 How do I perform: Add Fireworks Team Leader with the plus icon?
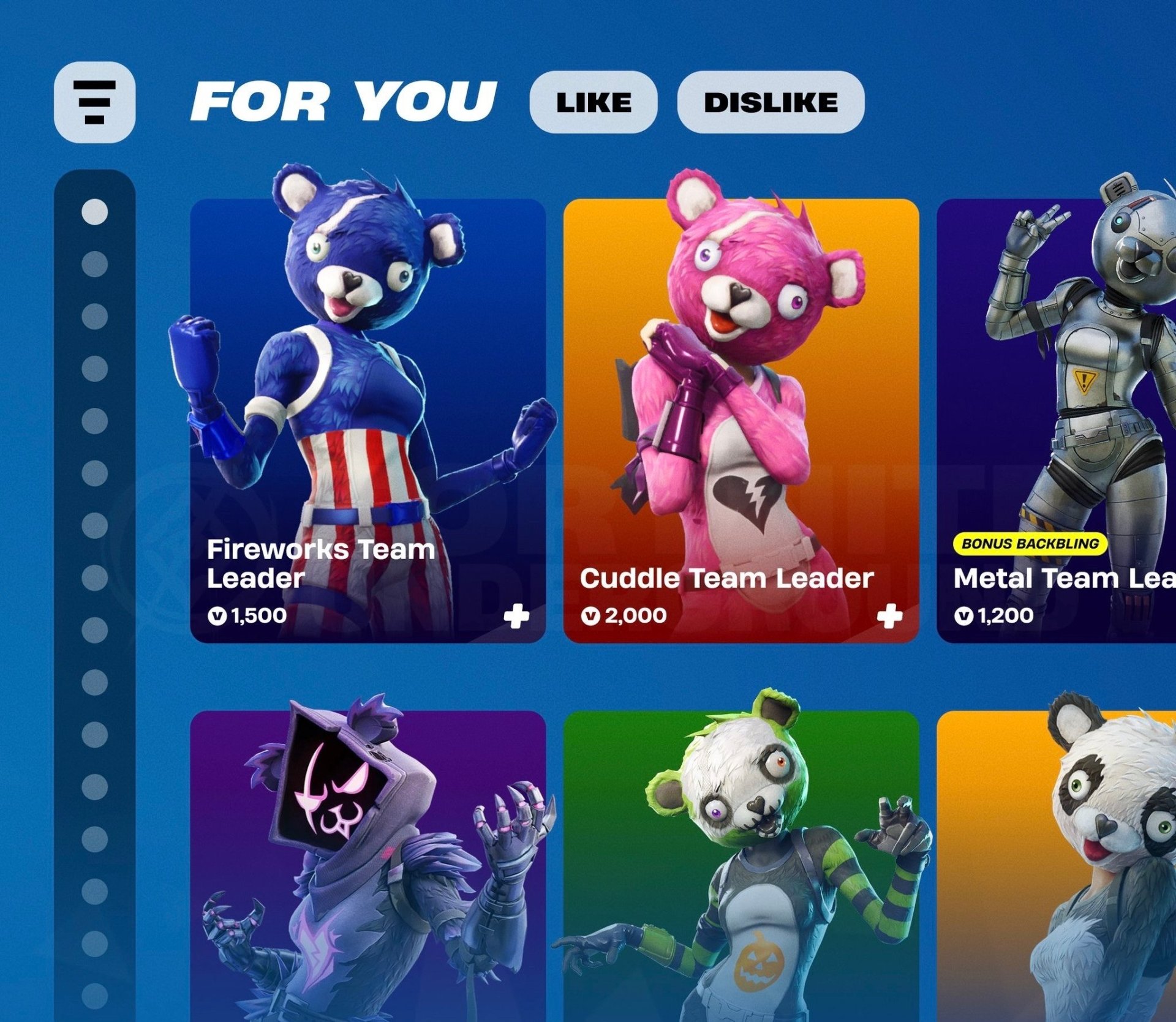click(516, 616)
